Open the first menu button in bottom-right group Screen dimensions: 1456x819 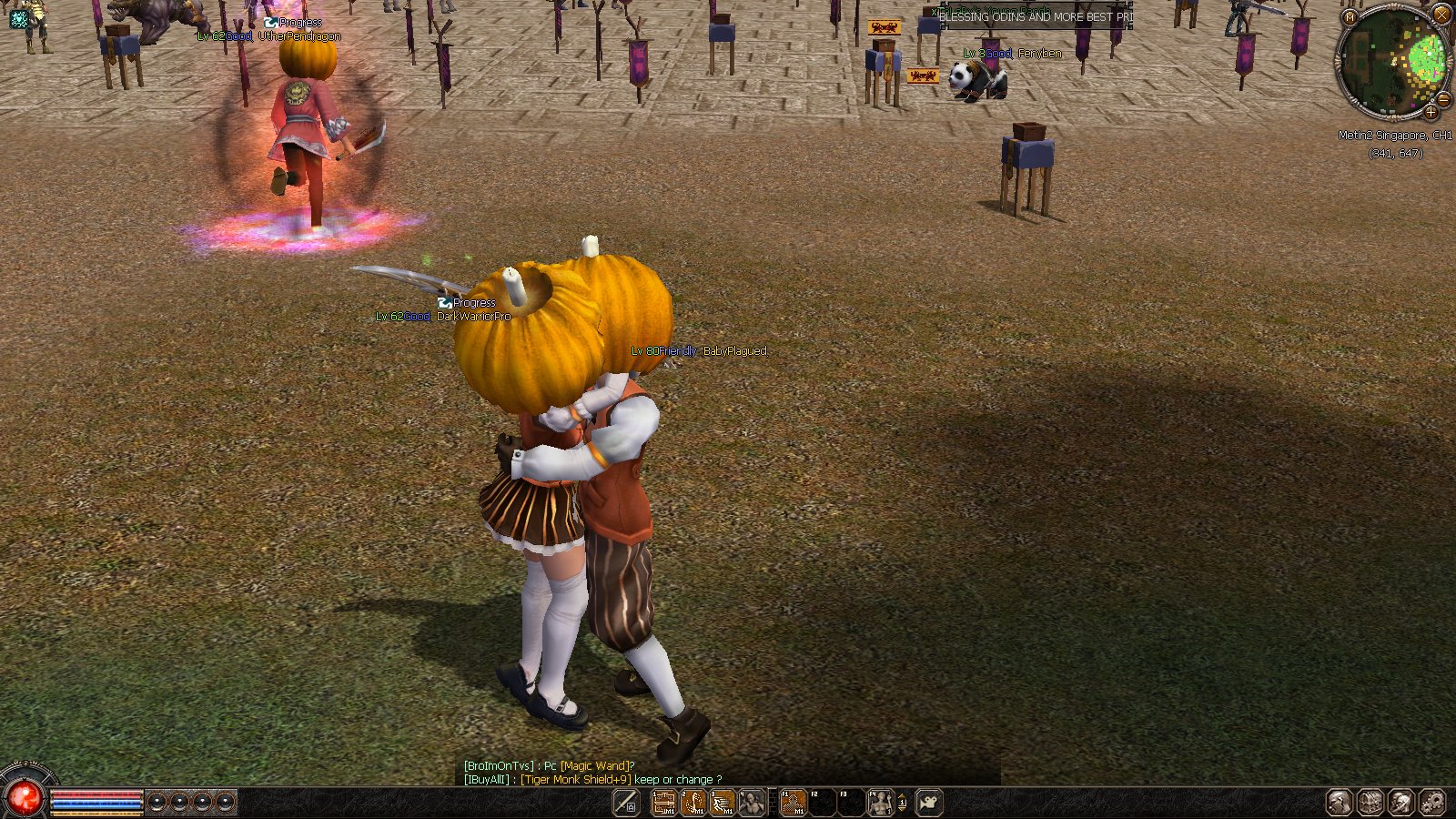click(1339, 803)
